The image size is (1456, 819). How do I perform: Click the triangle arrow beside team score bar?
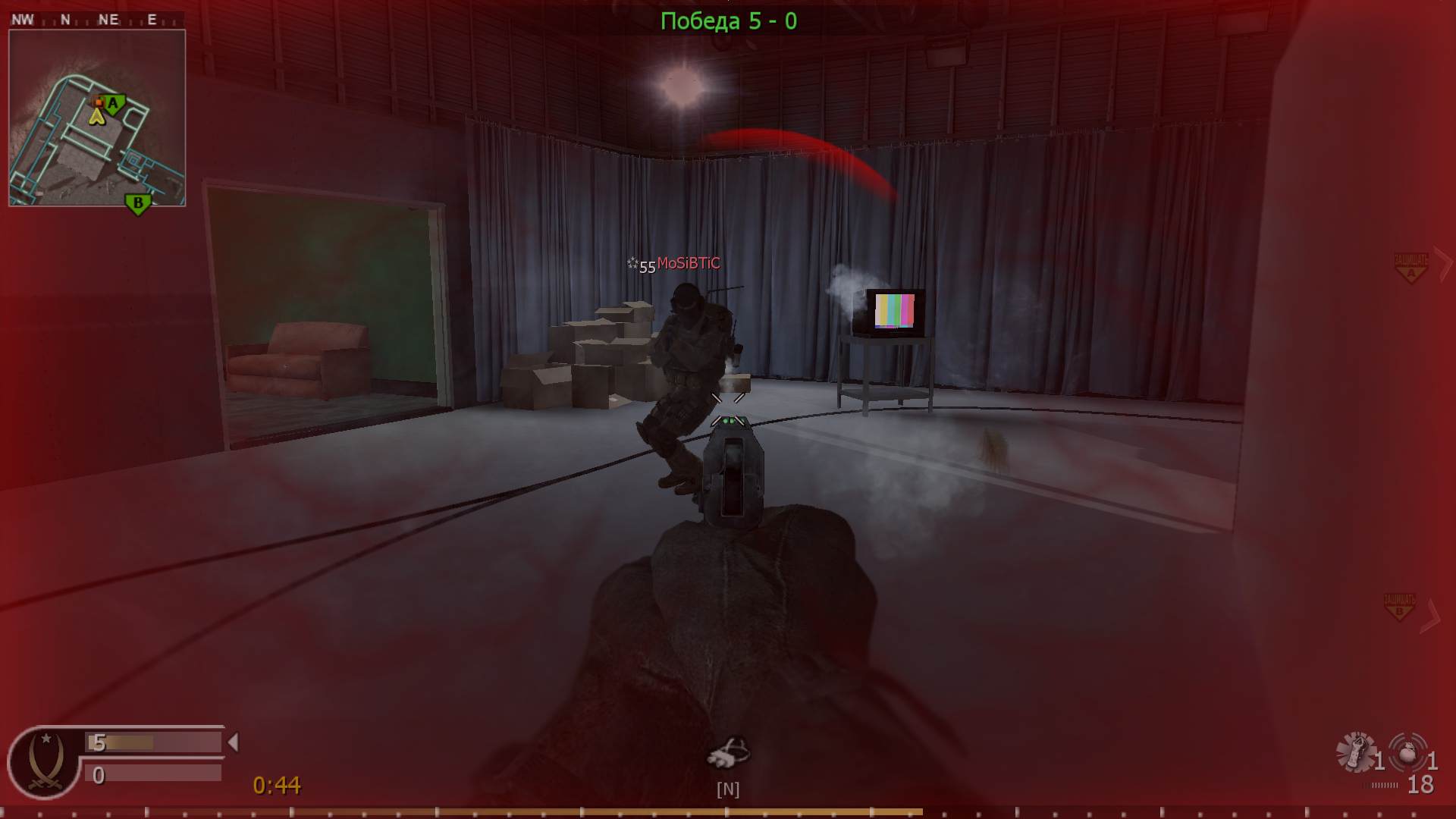tap(233, 742)
